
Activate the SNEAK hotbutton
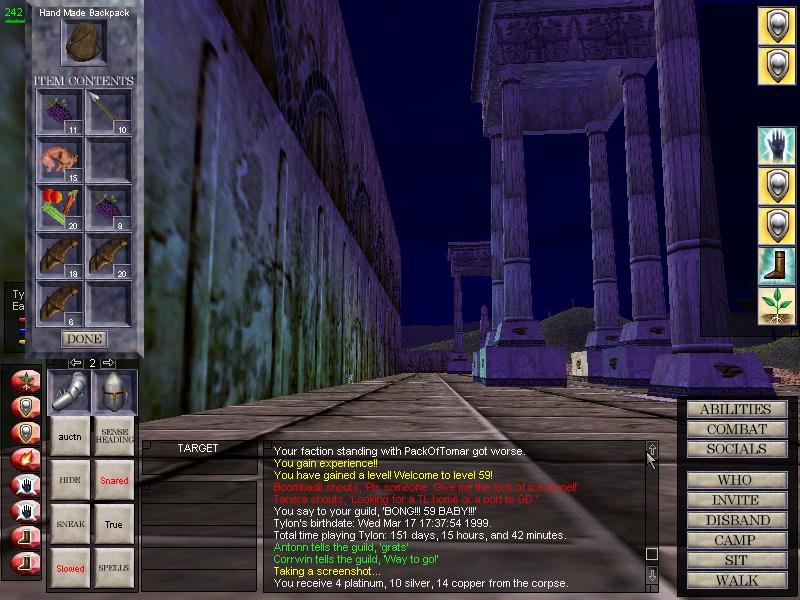[70, 524]
